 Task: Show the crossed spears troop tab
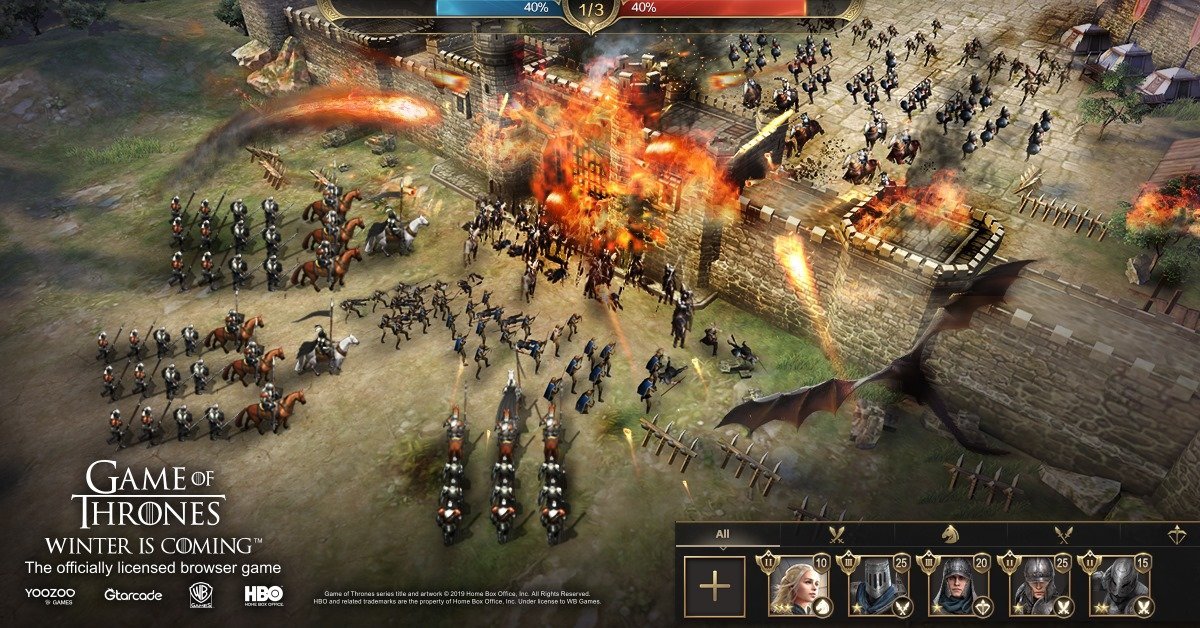coord(1064,535)
